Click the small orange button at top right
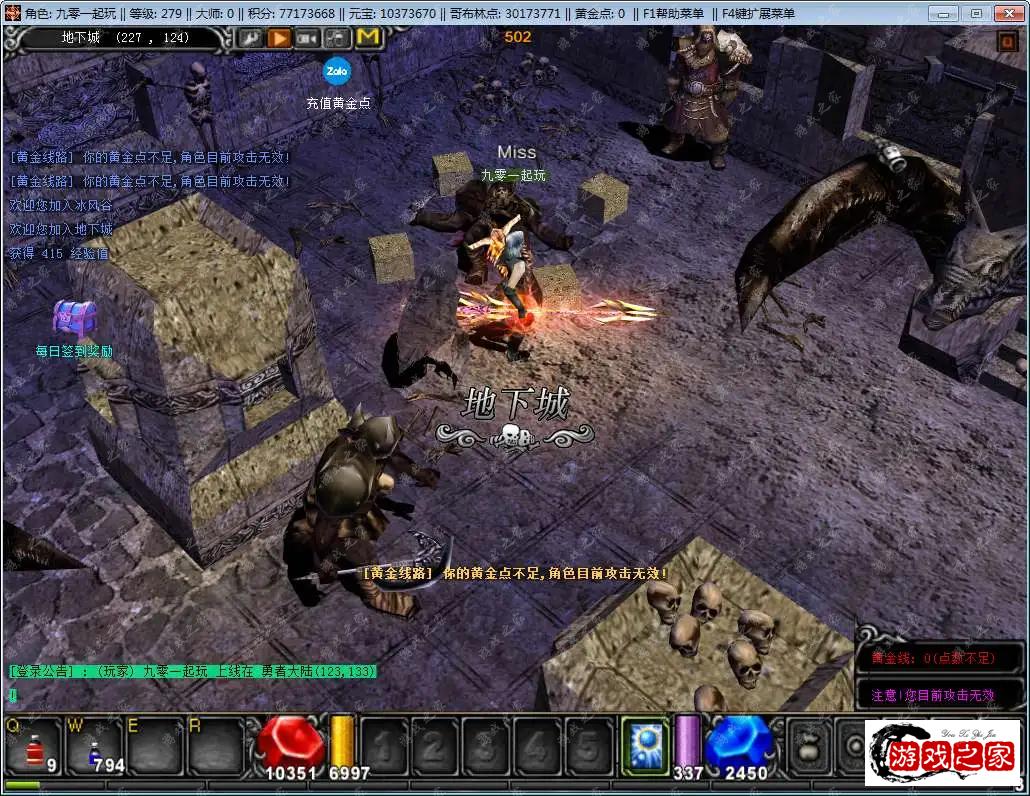Viewport: 1030px width, 796px height. (1005, 42)
